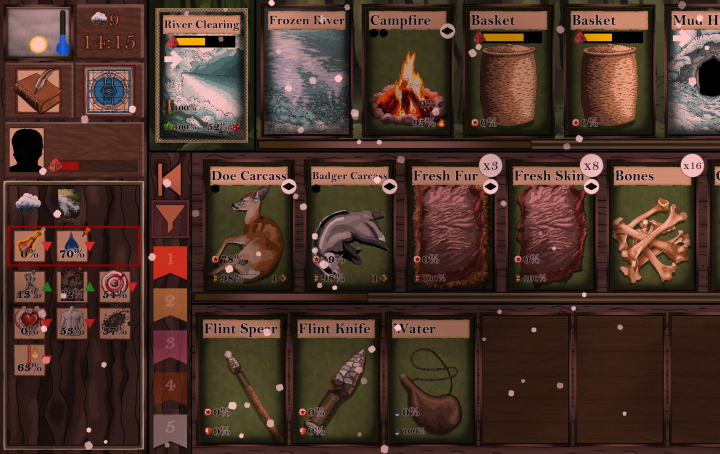
Task: Open the blue blueprint crafting icon
Action: tap(108, 91)
